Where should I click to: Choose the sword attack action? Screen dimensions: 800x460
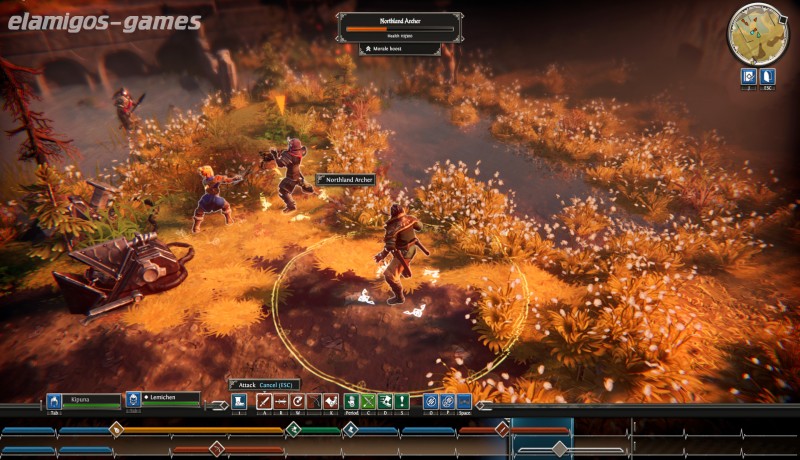point(264,401)
